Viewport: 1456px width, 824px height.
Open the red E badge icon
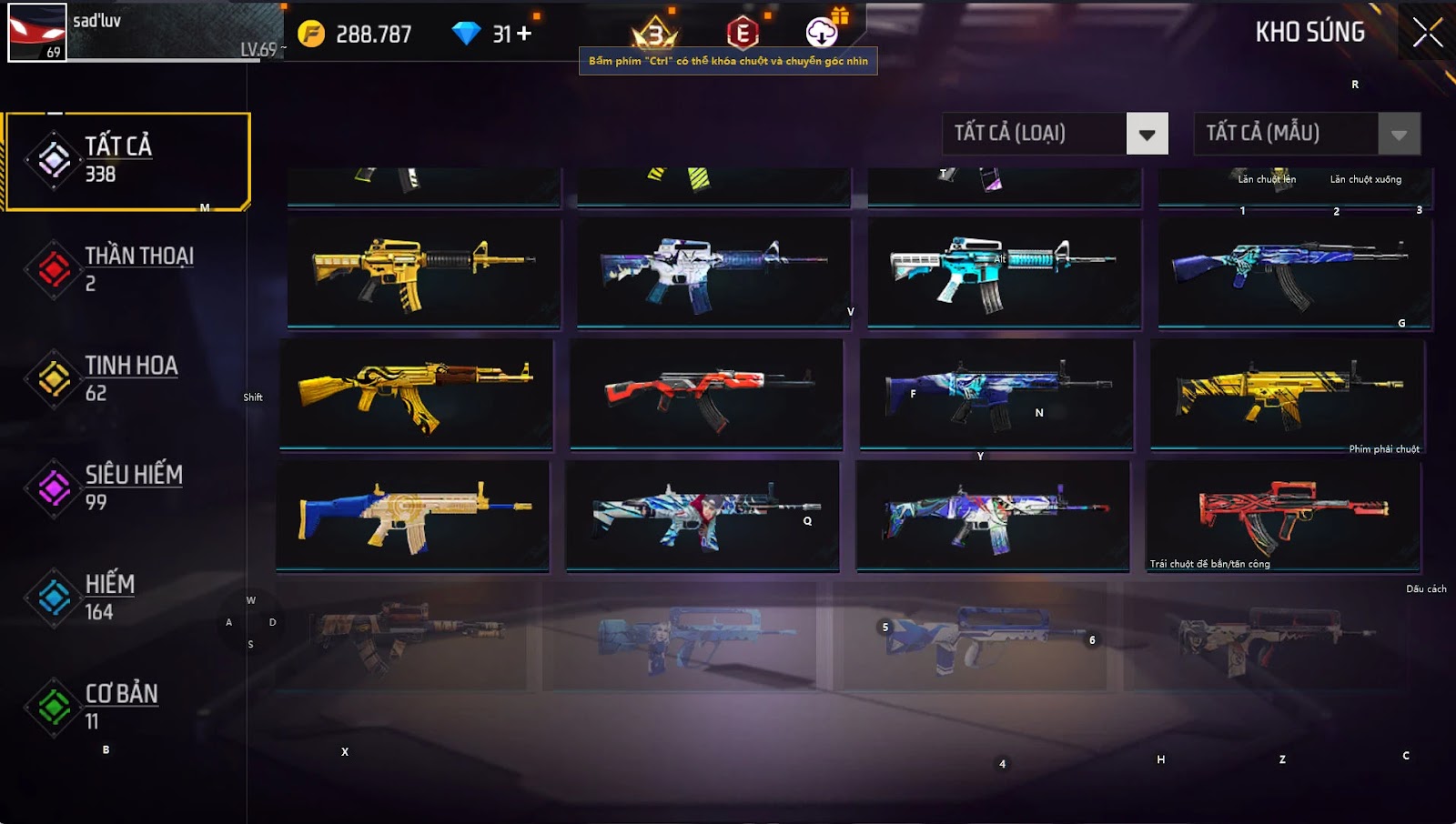tap(743, 34)
